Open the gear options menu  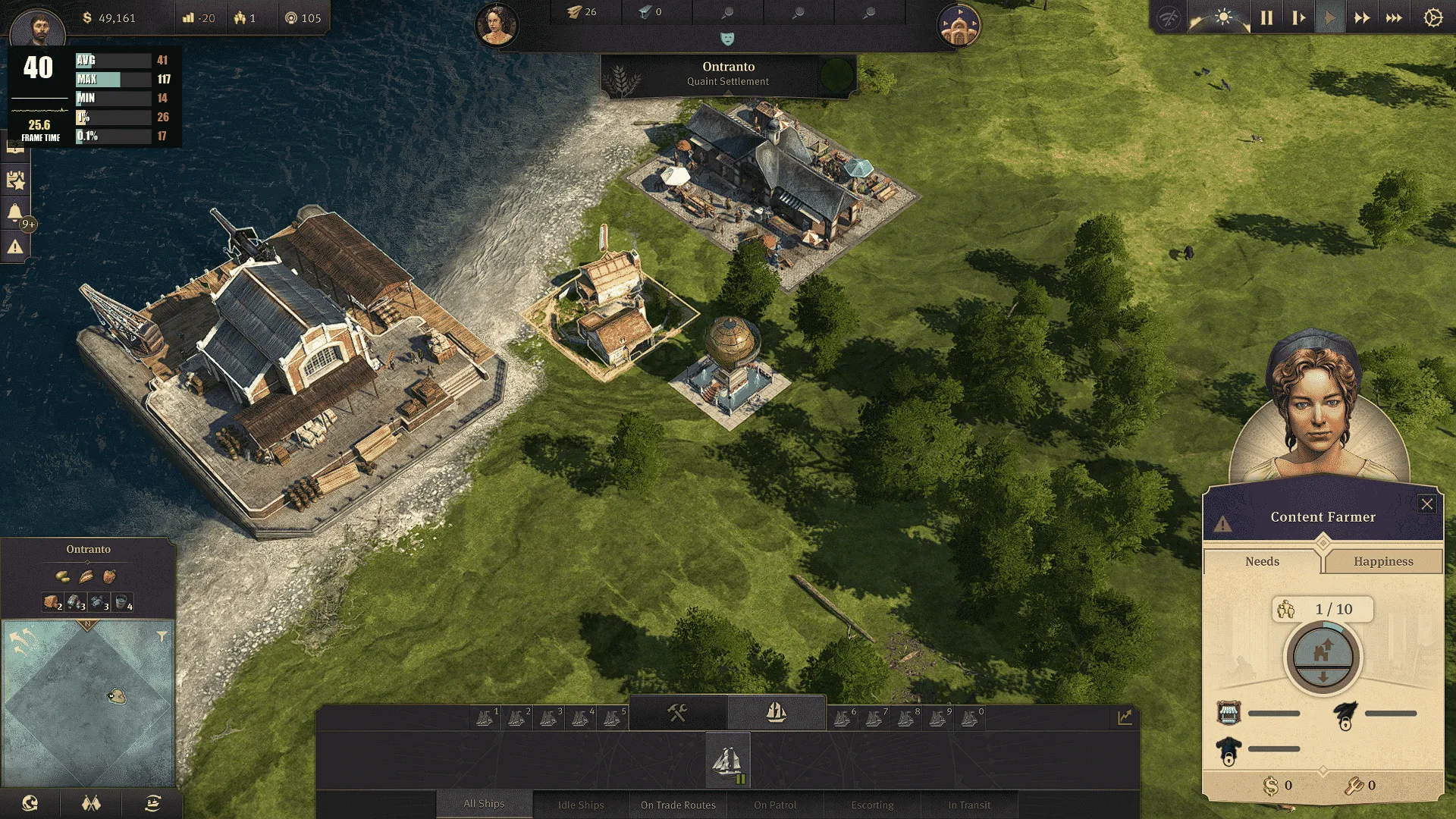(1432, 18)
